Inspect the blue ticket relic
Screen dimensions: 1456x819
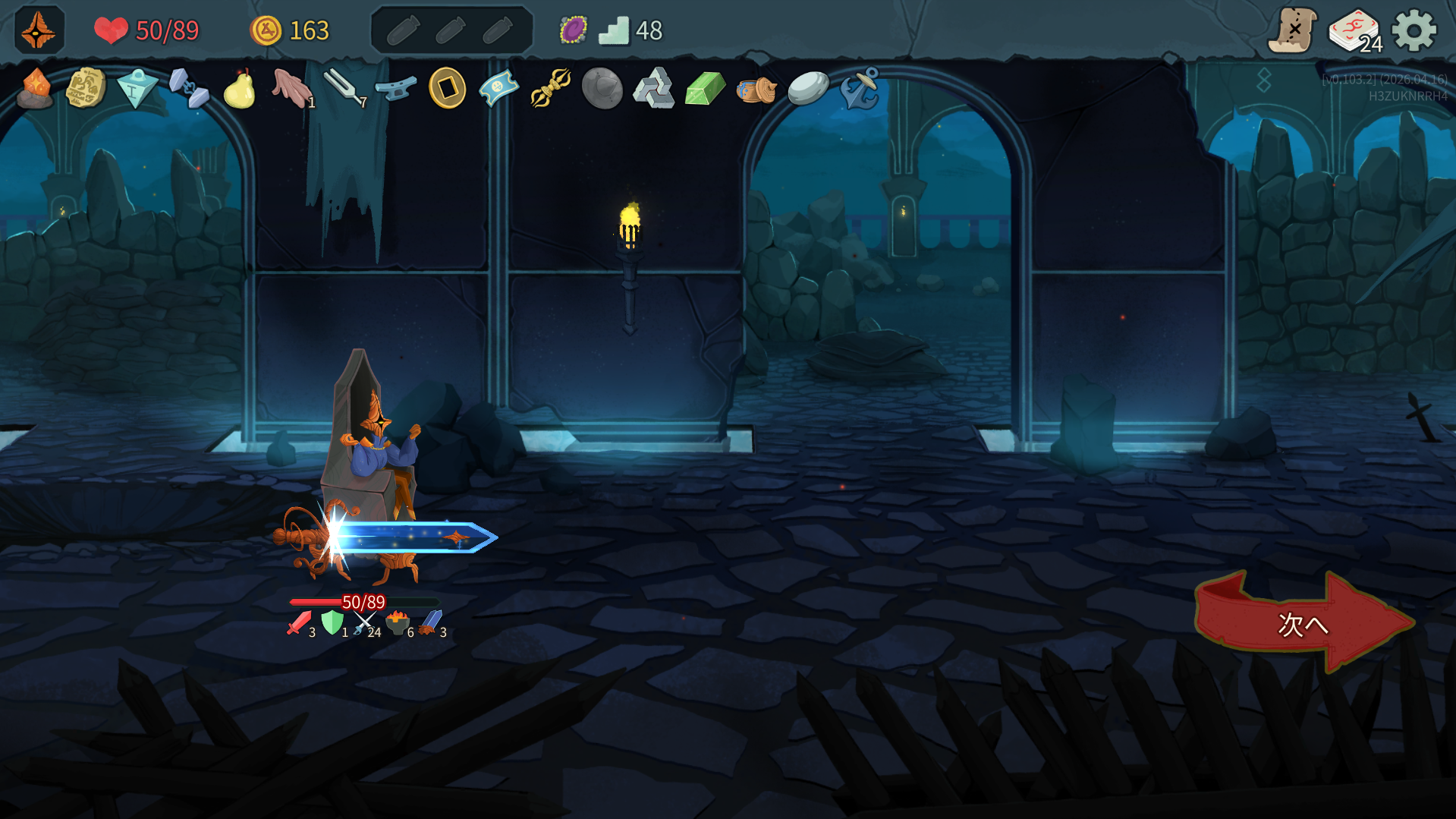tap(498, 89)
